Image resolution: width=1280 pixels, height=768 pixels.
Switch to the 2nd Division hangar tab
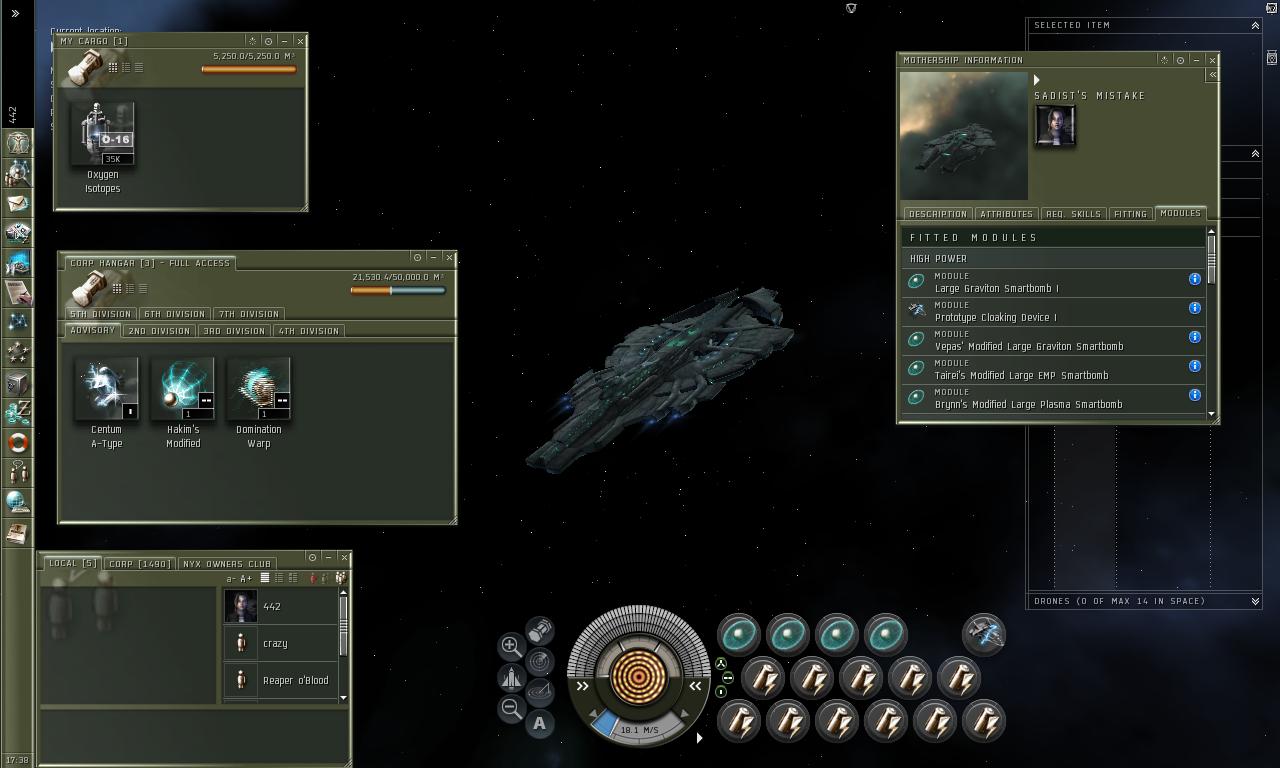(x=159, y=331)
